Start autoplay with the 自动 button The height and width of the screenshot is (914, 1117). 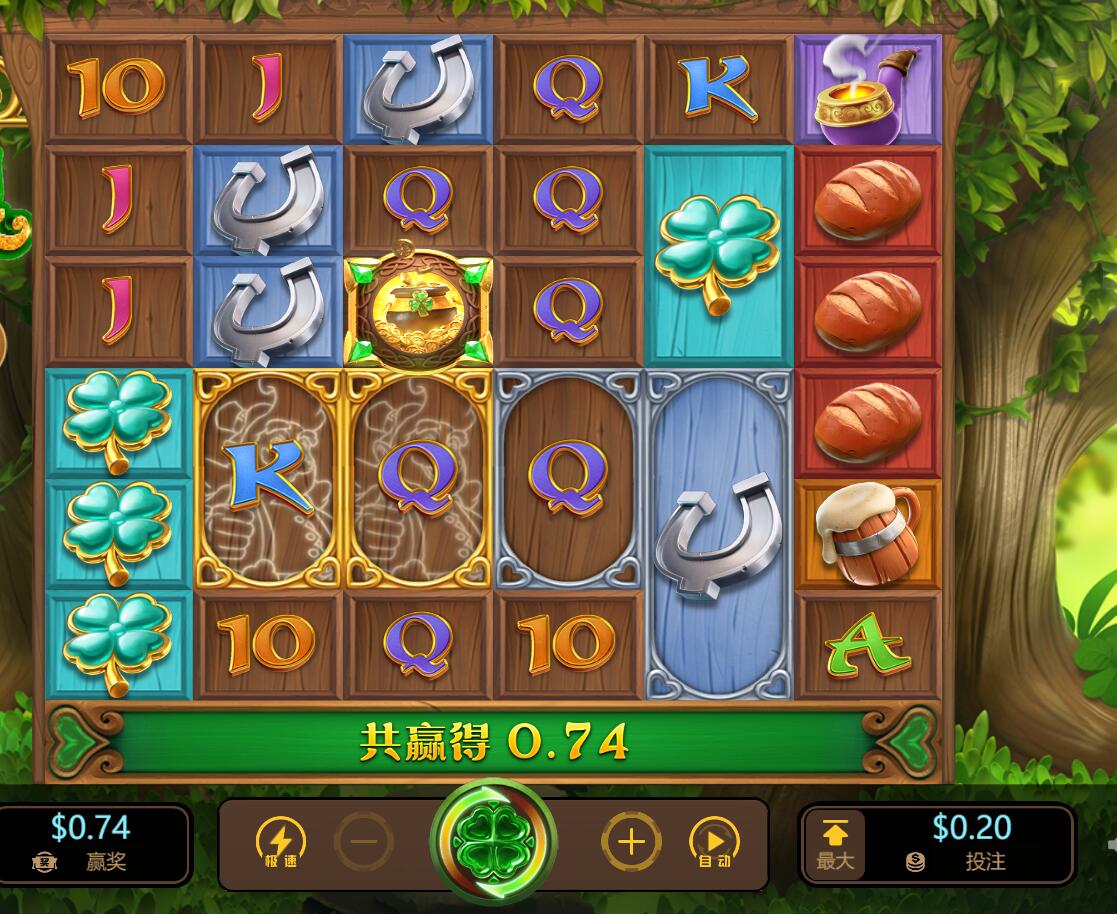714,842
